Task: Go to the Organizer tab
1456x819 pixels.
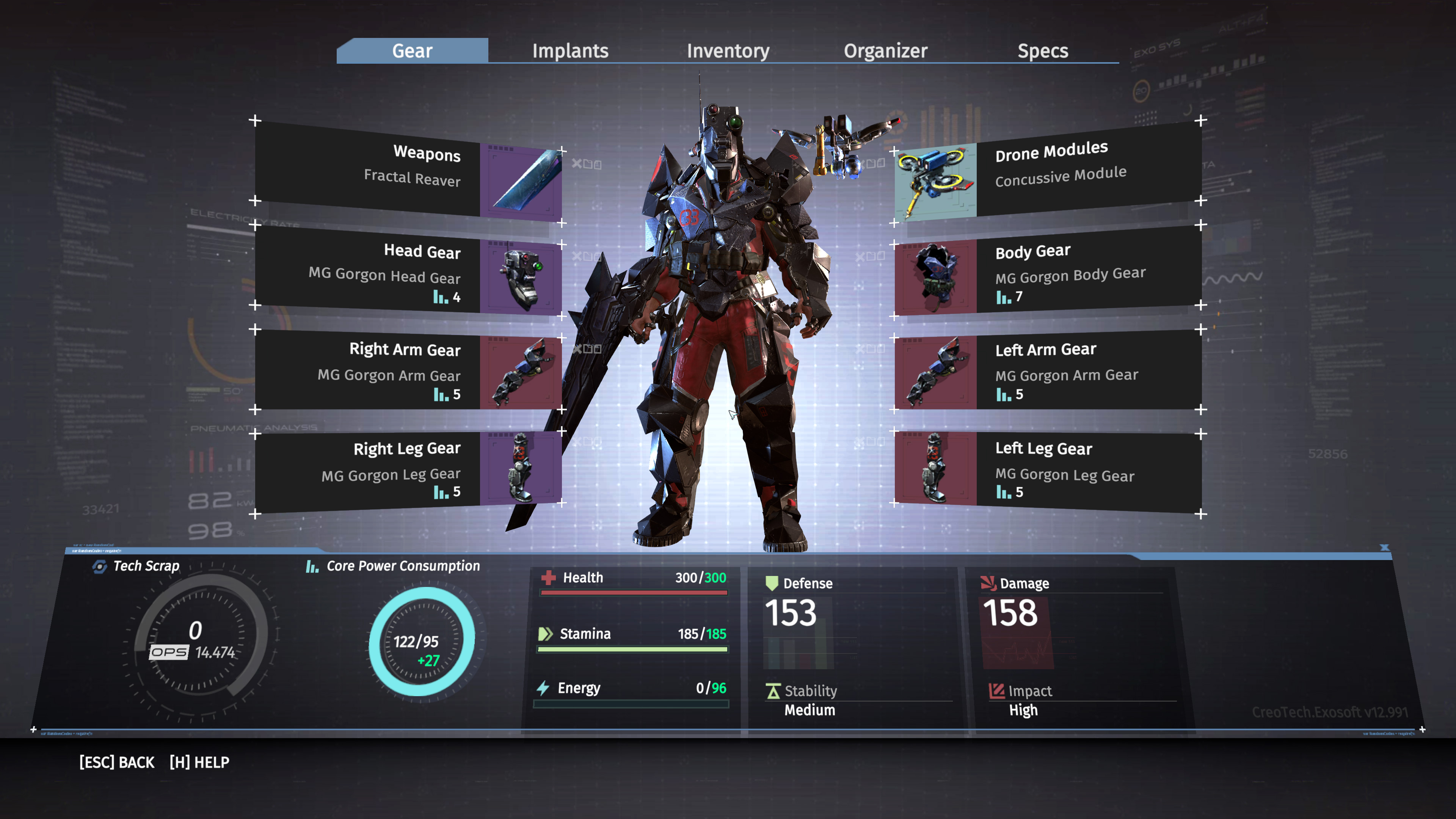Action: [x=885, y=51]
